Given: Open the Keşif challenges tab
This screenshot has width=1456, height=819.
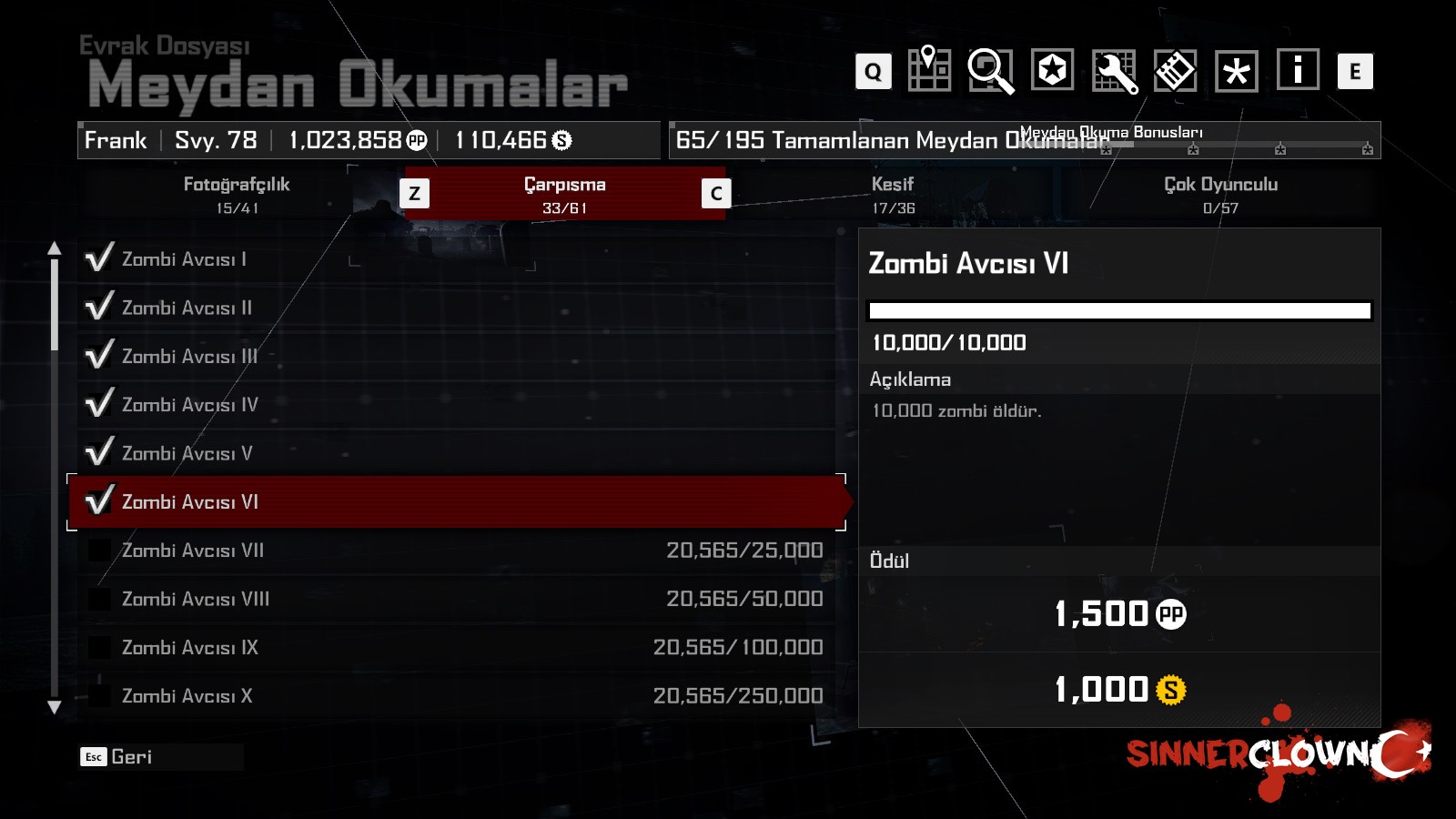Looking at the screenshot, I should pyautogui.click(x=893, y=194).
